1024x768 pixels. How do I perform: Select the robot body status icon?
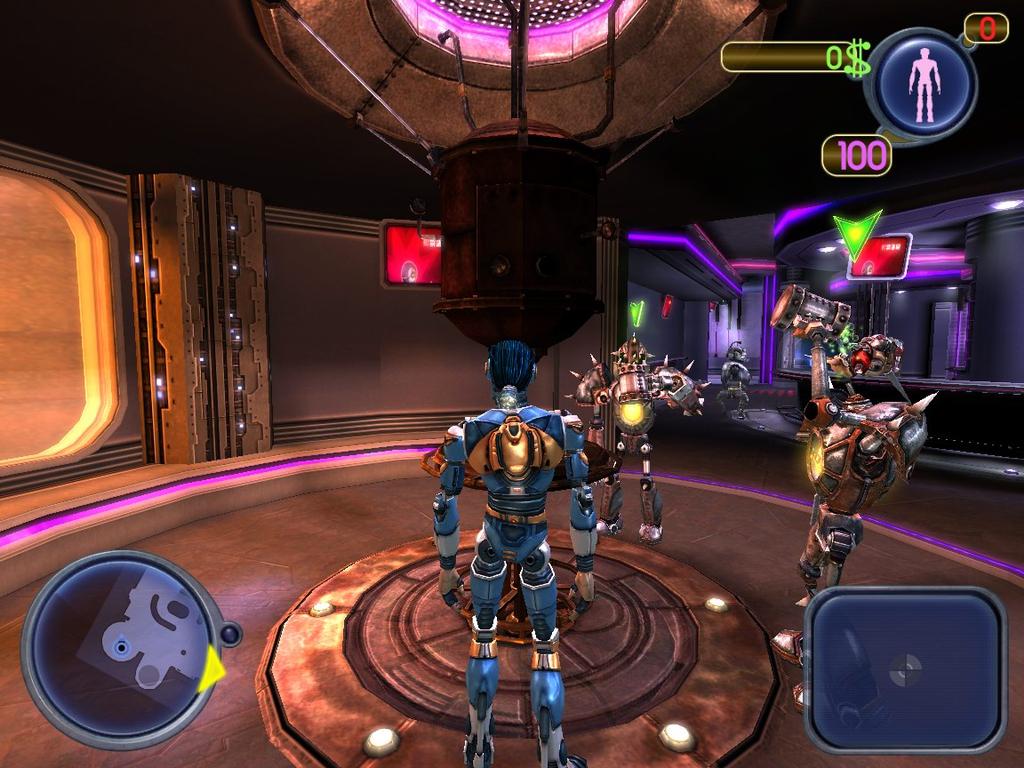point(924,84)
